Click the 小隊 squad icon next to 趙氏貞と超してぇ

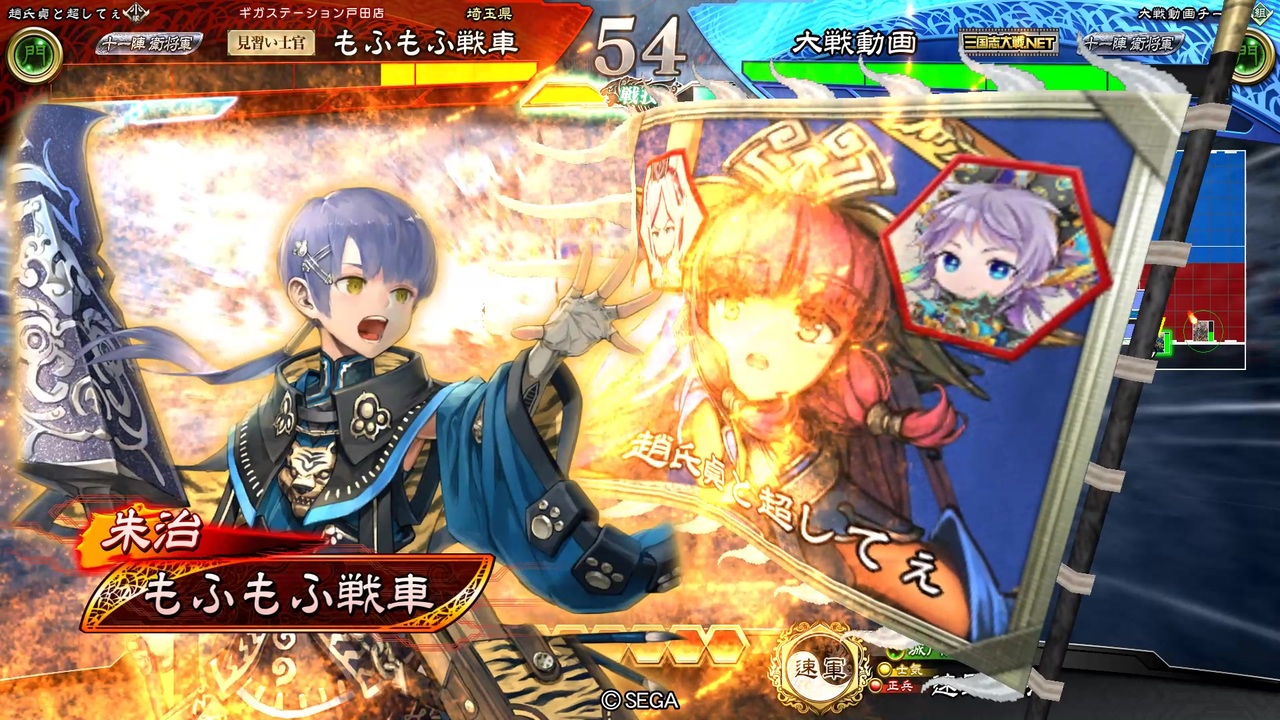134,11
